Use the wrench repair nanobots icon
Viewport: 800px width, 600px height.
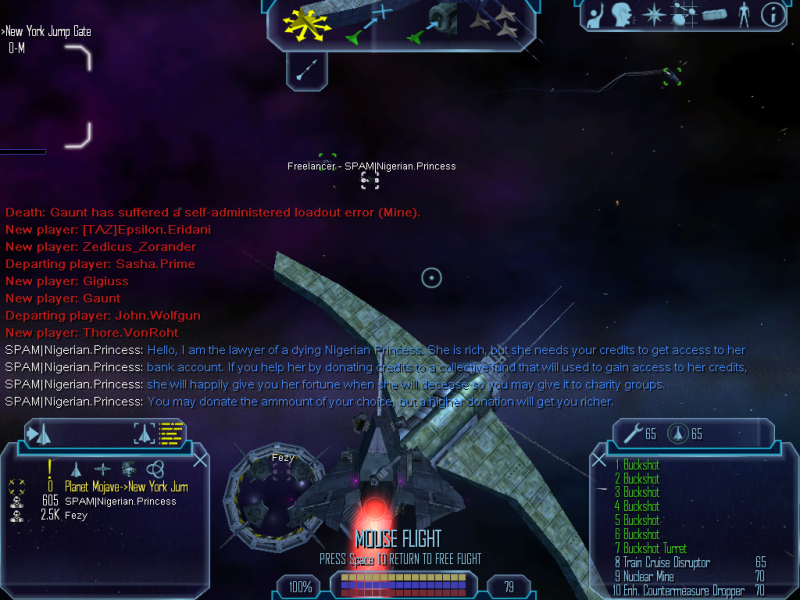[632, 434]
